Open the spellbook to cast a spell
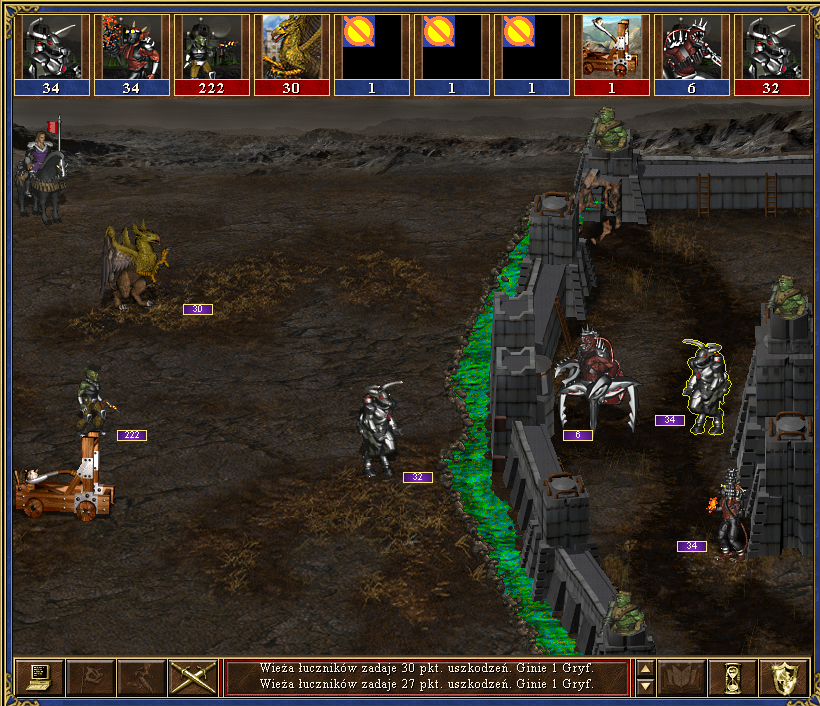Viewport: 820px width, 706px height. pyautogui.click(x=681, y=678)
